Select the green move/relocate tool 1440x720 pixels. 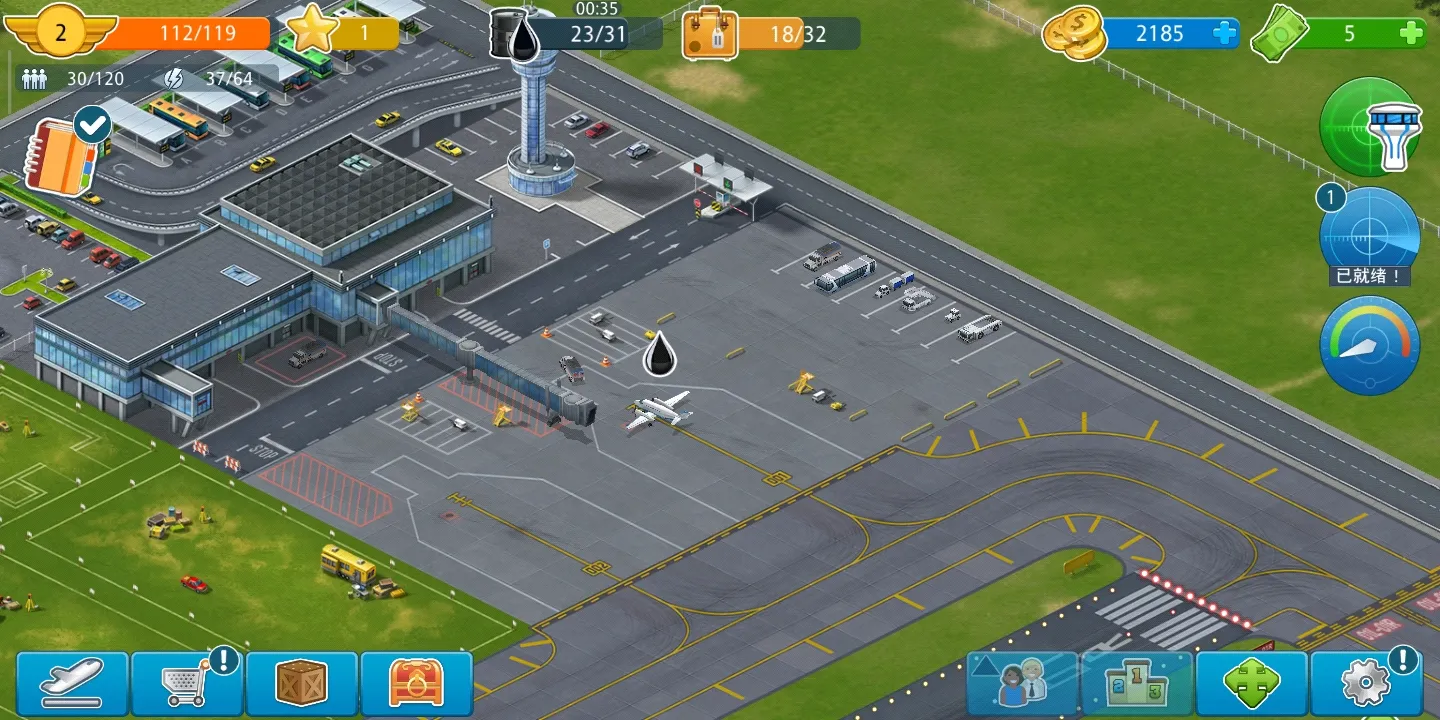[1254, 683]
